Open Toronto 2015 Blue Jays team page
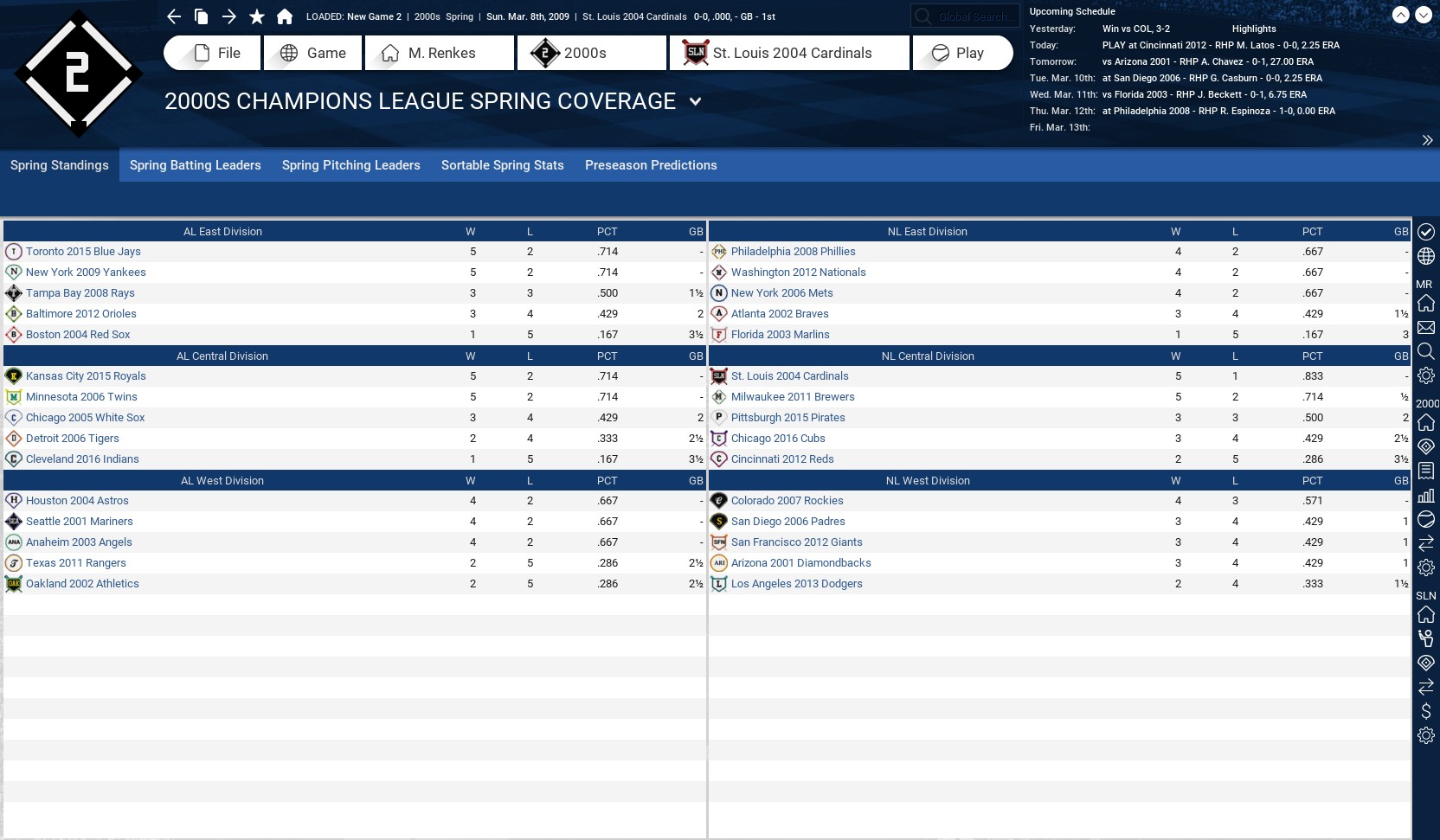Image resolution: width=1440 pixels, height=840 pixels. [x=83, y=252]
